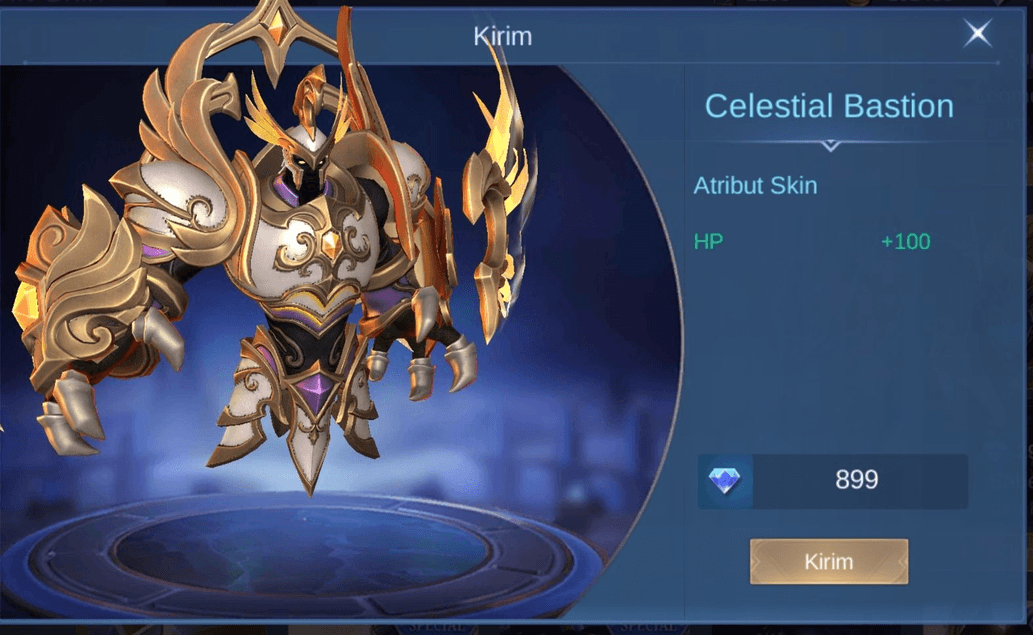Viewport: 1033px width, 635px height.
Task: Expand the arrow under Celestial Bastion
Action: pos(829,146)
